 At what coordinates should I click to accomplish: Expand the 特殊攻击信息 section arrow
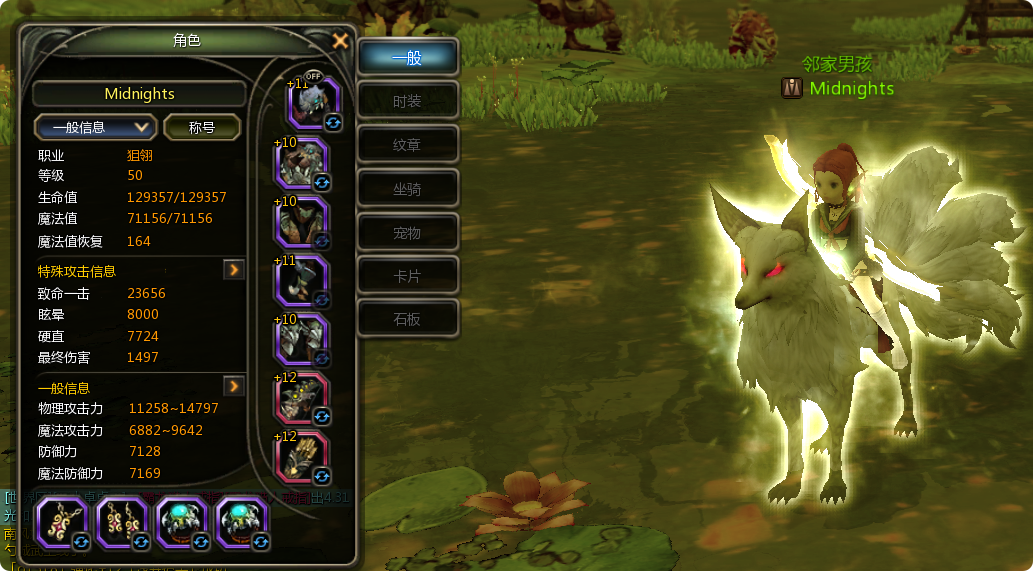click(234, 270)
